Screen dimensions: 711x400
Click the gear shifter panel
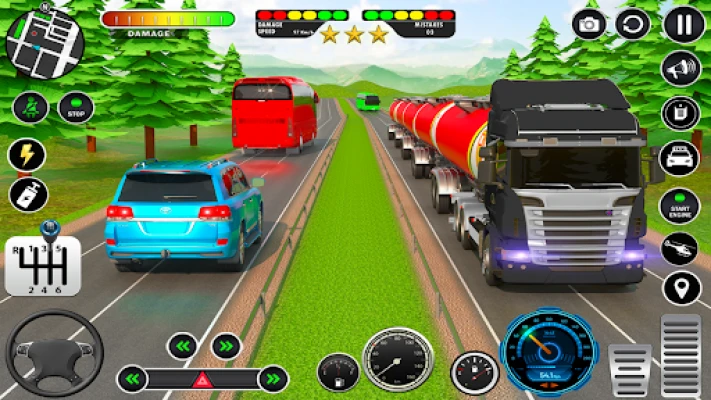pyautogui.click(x=42, y=265)
